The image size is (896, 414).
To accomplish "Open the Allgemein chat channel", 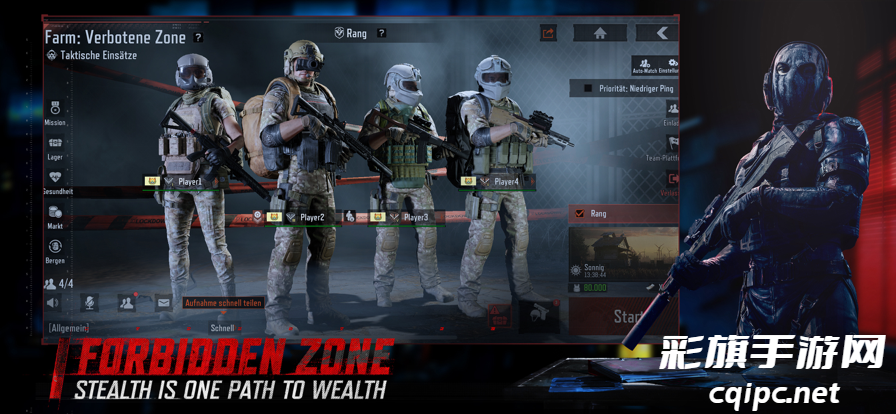I will [x=69, y=327].
